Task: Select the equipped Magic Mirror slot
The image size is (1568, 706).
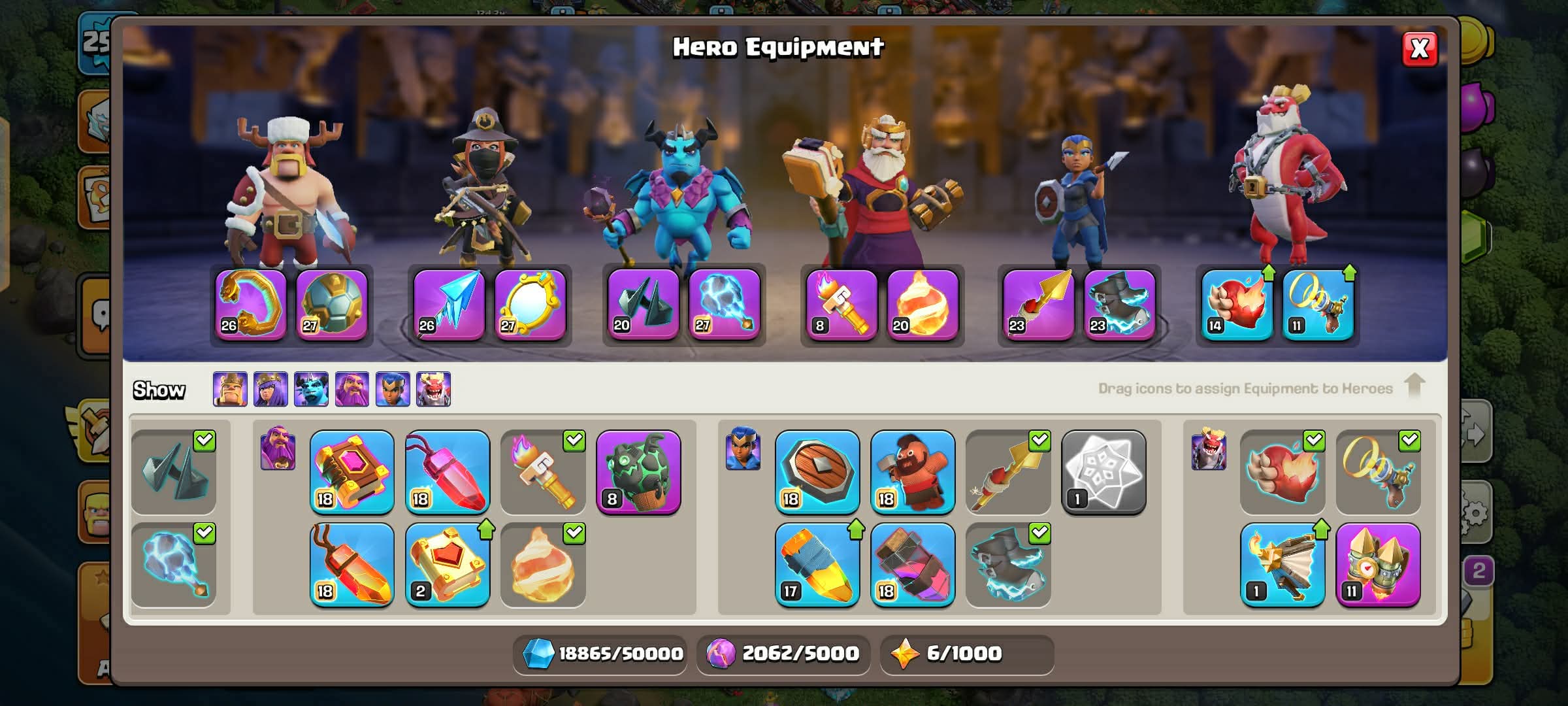Action: [x=530, y=305]
